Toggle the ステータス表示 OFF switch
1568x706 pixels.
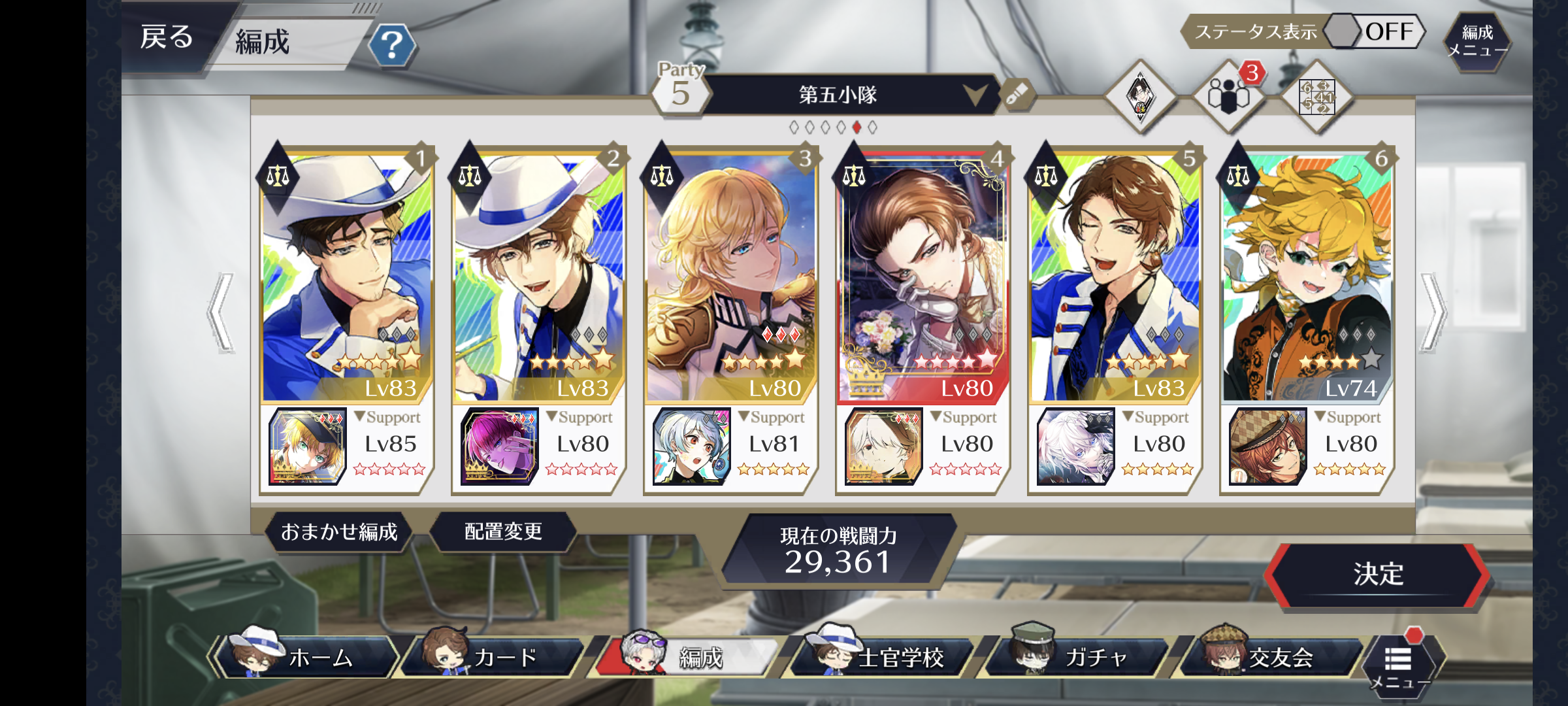pos(1375,31)
